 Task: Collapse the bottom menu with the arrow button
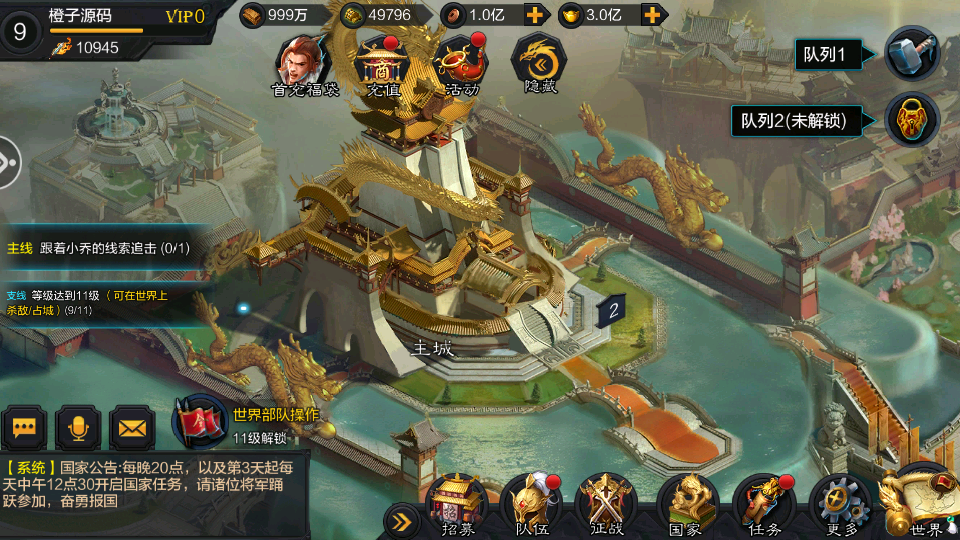(402, 520)
